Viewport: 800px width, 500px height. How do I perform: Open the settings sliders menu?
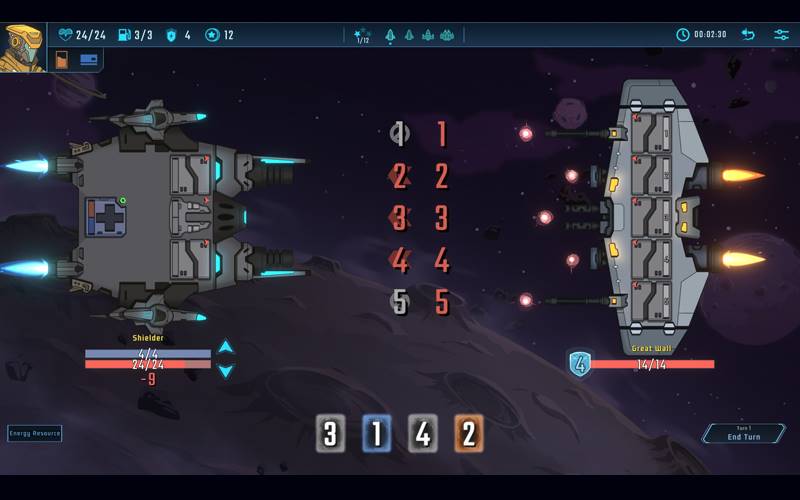(781, 35)
